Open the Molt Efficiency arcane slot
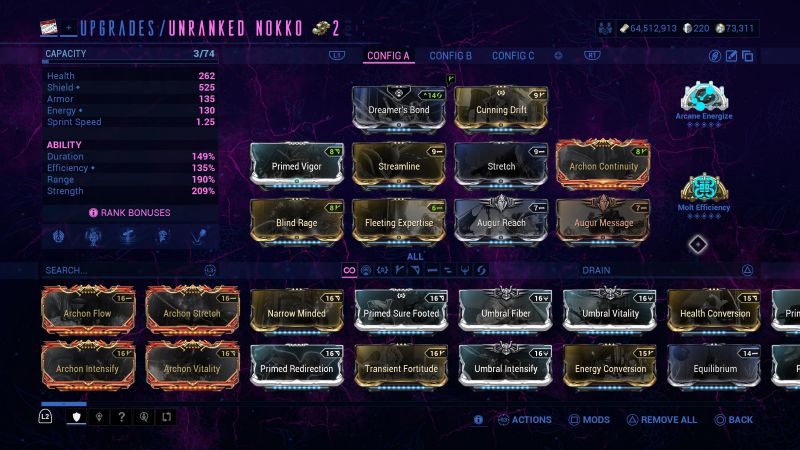The height and width of the screenshot is (450, 800). [704, 192]
